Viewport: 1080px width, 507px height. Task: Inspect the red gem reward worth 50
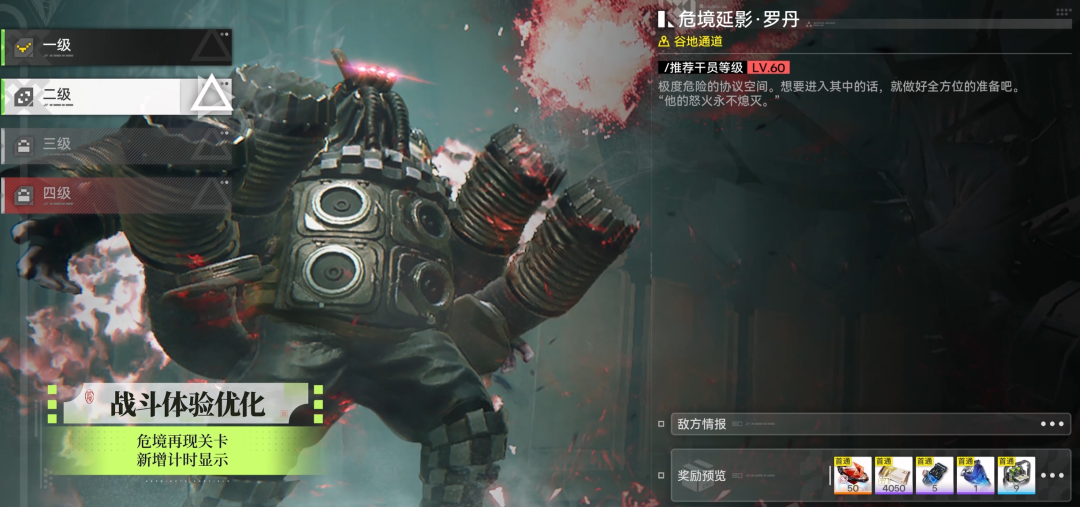pyautogui.click(x=852, y=475)
